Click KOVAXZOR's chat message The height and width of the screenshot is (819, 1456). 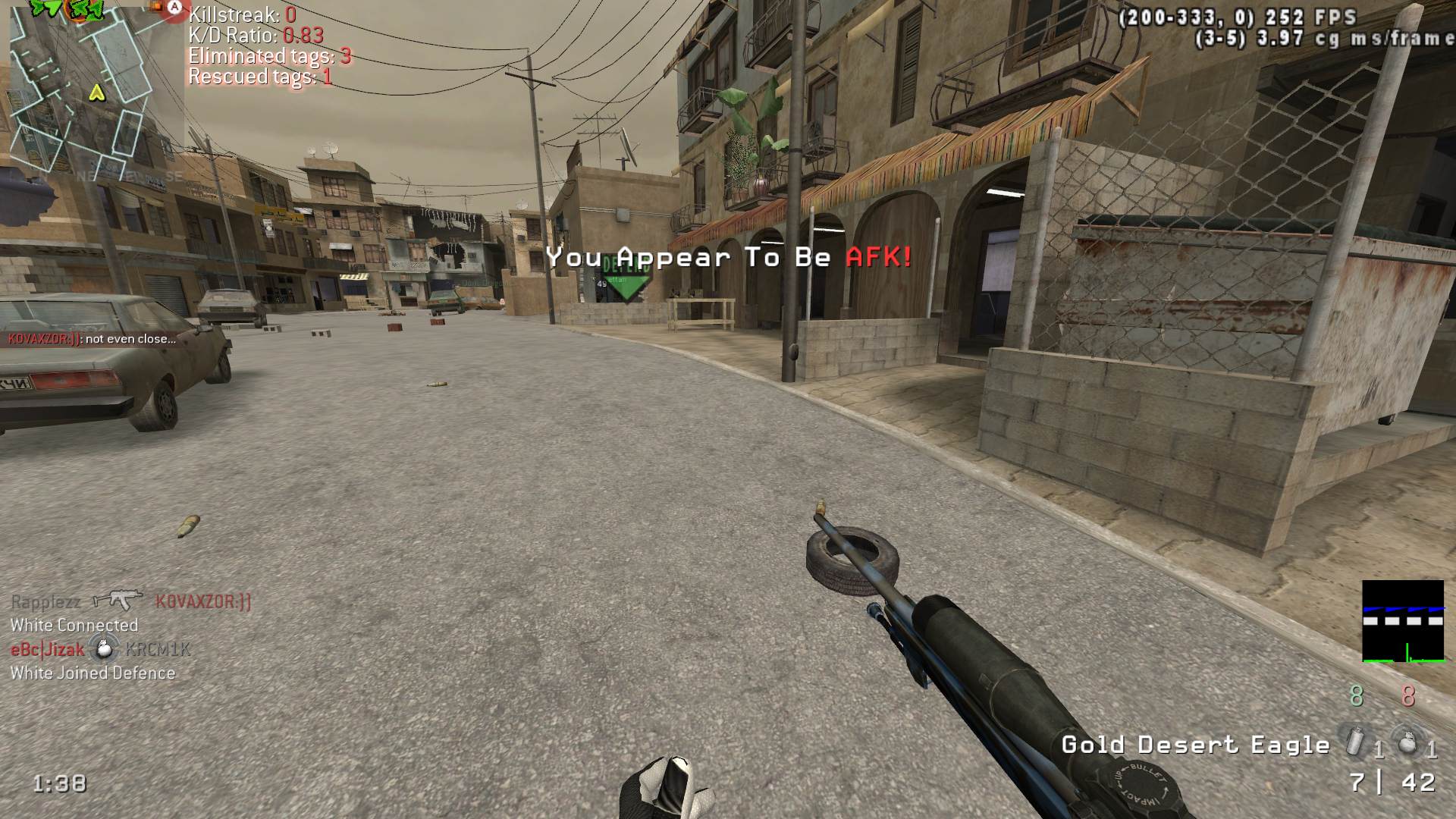tap(92, 339)
